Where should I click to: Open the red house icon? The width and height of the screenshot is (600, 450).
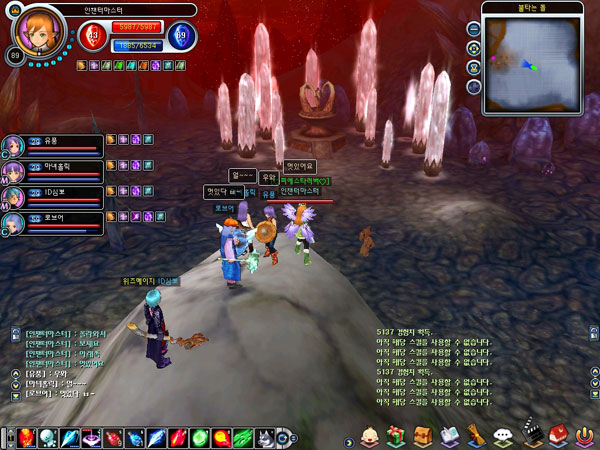pyautogui.click(x=557, y=436)
